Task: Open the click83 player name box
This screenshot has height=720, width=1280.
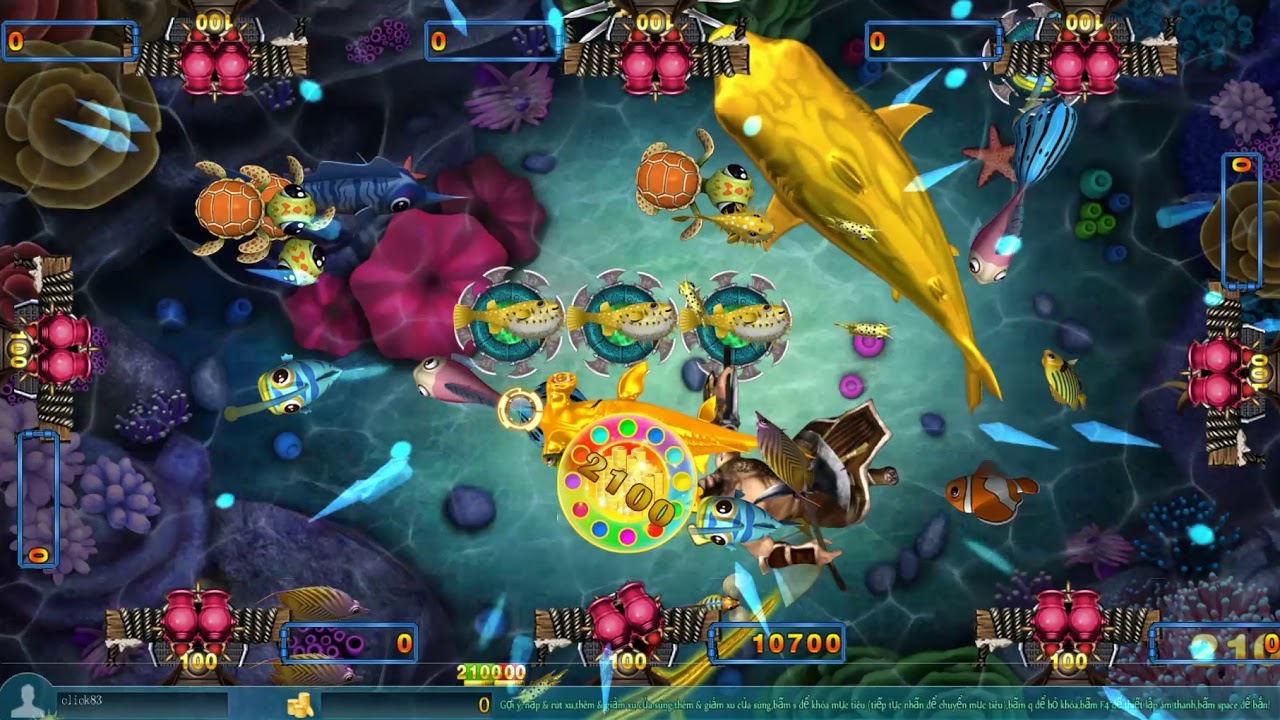Action: (x=140, y=701)
